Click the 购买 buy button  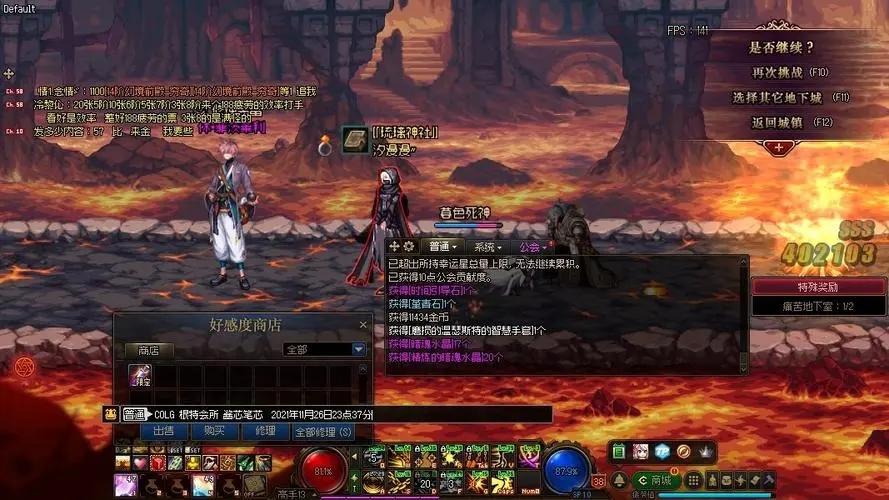[x=213, y=431]
